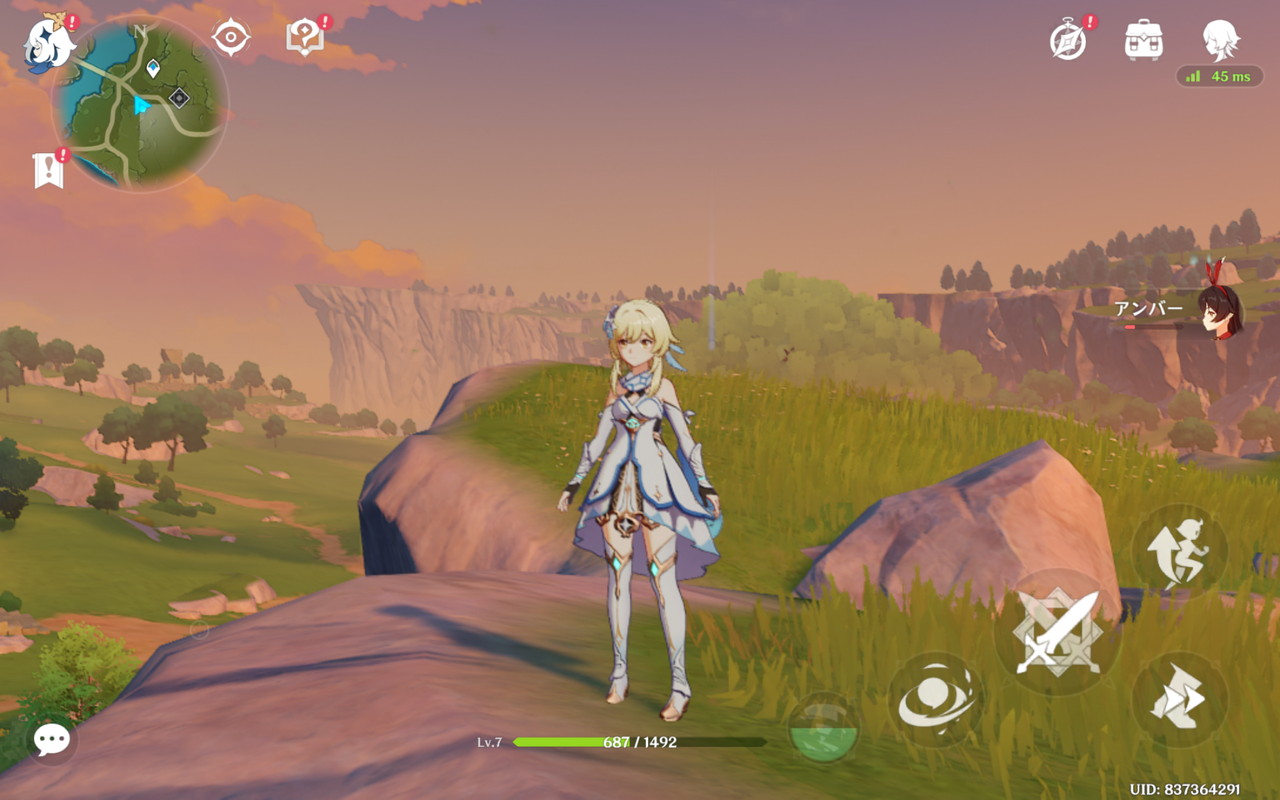Open the bookmark events icon

point(48,171)
